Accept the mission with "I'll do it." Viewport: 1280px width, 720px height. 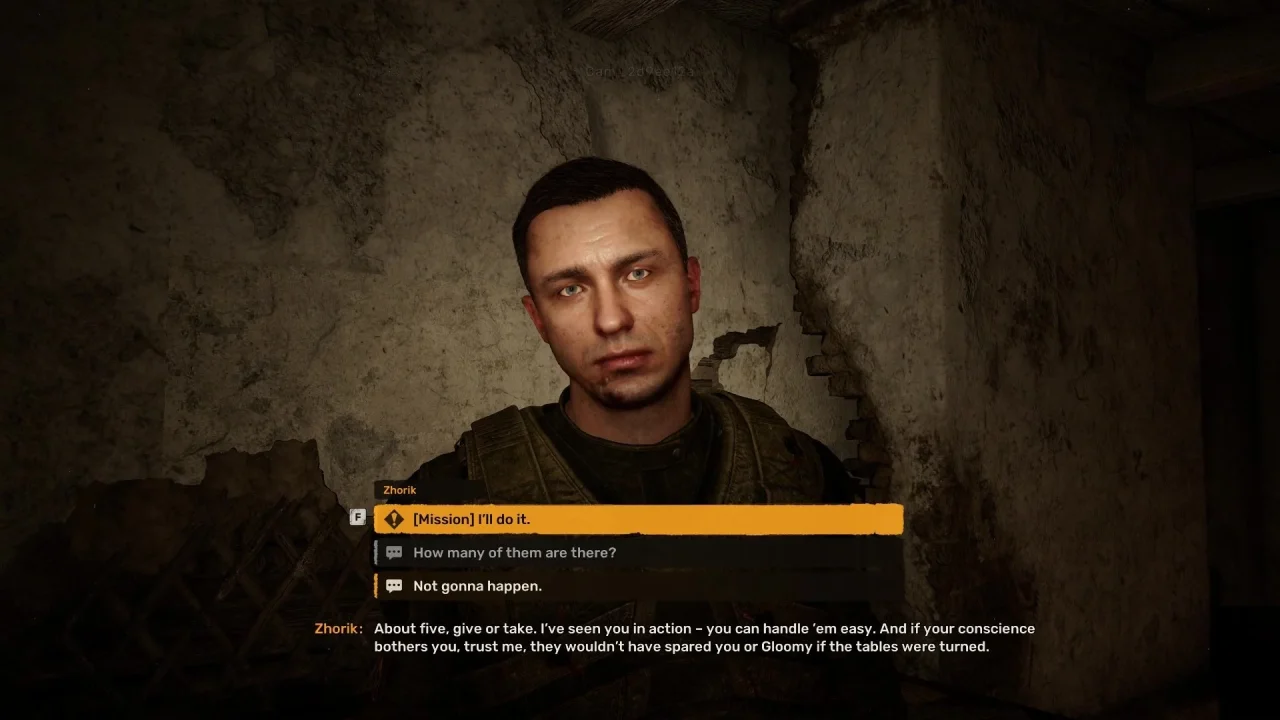point(638,519)
